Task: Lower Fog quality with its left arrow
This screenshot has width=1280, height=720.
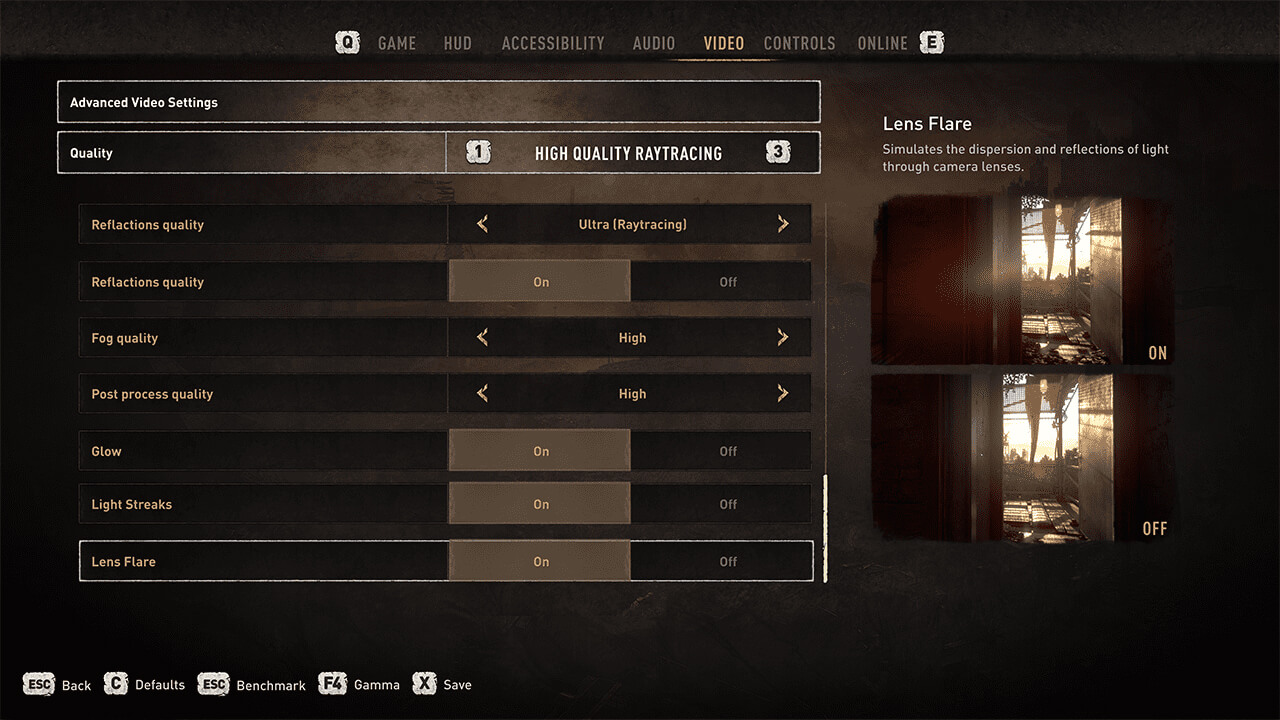Action: pos(483,338)
